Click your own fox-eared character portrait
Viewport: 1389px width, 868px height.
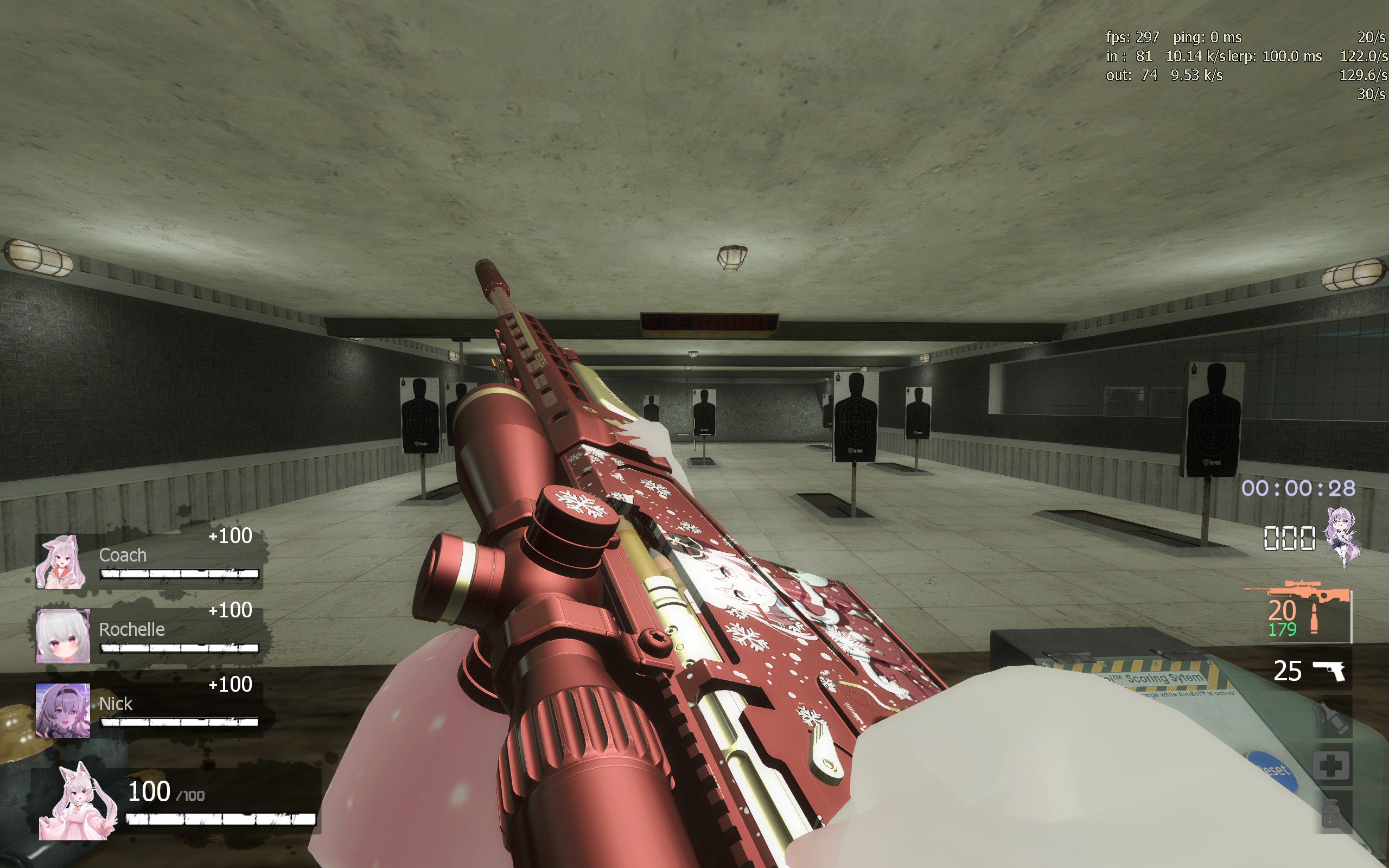point(77,802)
